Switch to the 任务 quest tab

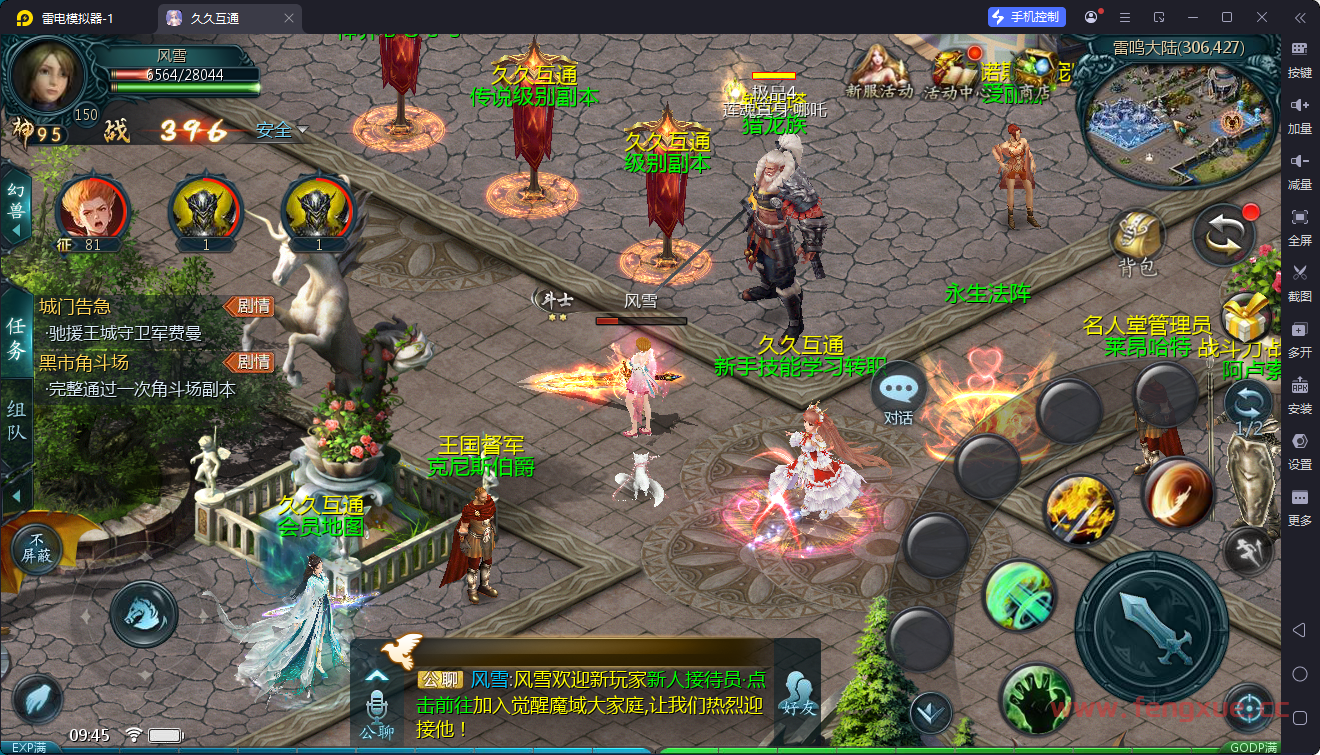[16, 339]
